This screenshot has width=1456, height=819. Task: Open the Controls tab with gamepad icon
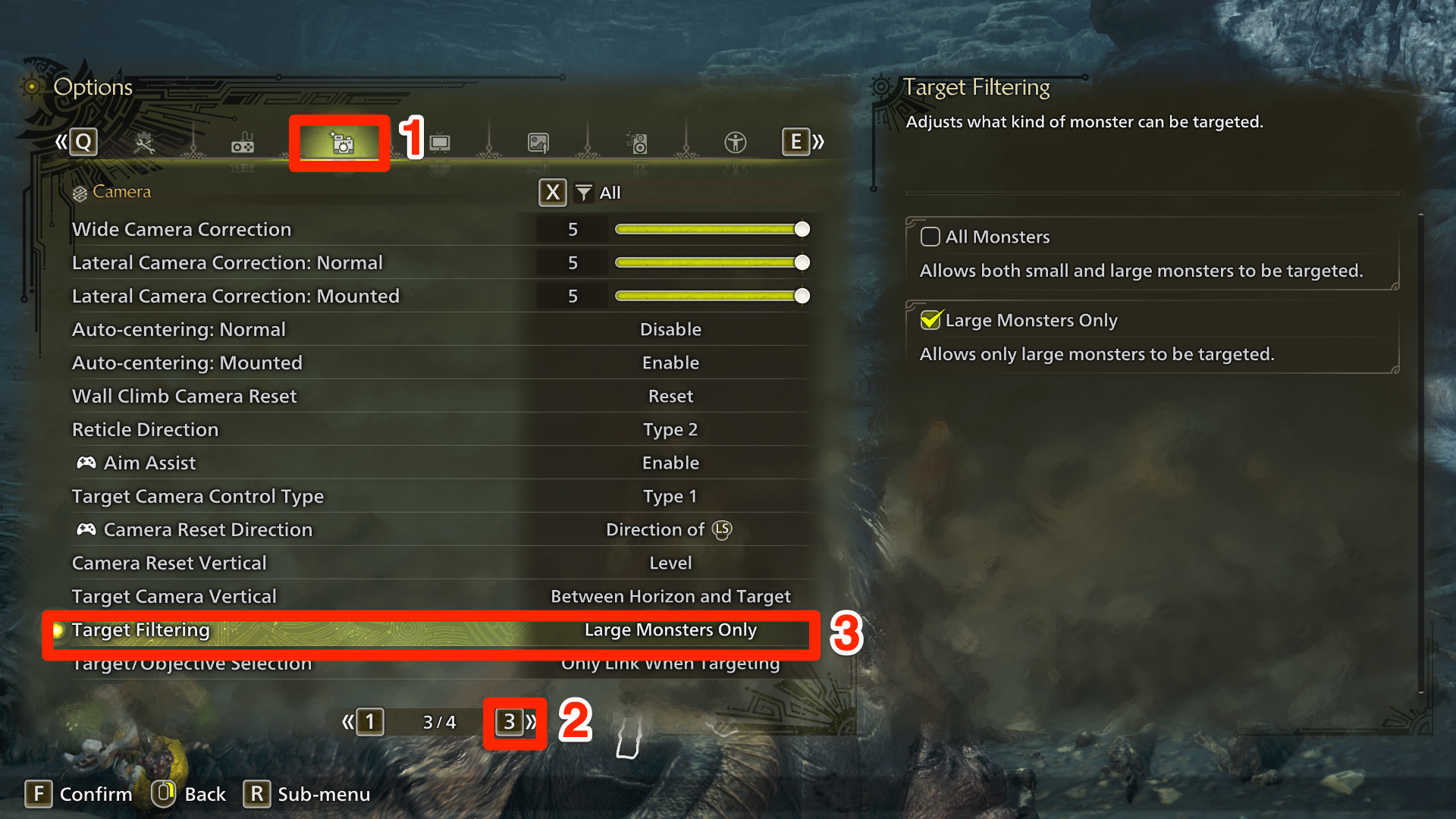243,142
